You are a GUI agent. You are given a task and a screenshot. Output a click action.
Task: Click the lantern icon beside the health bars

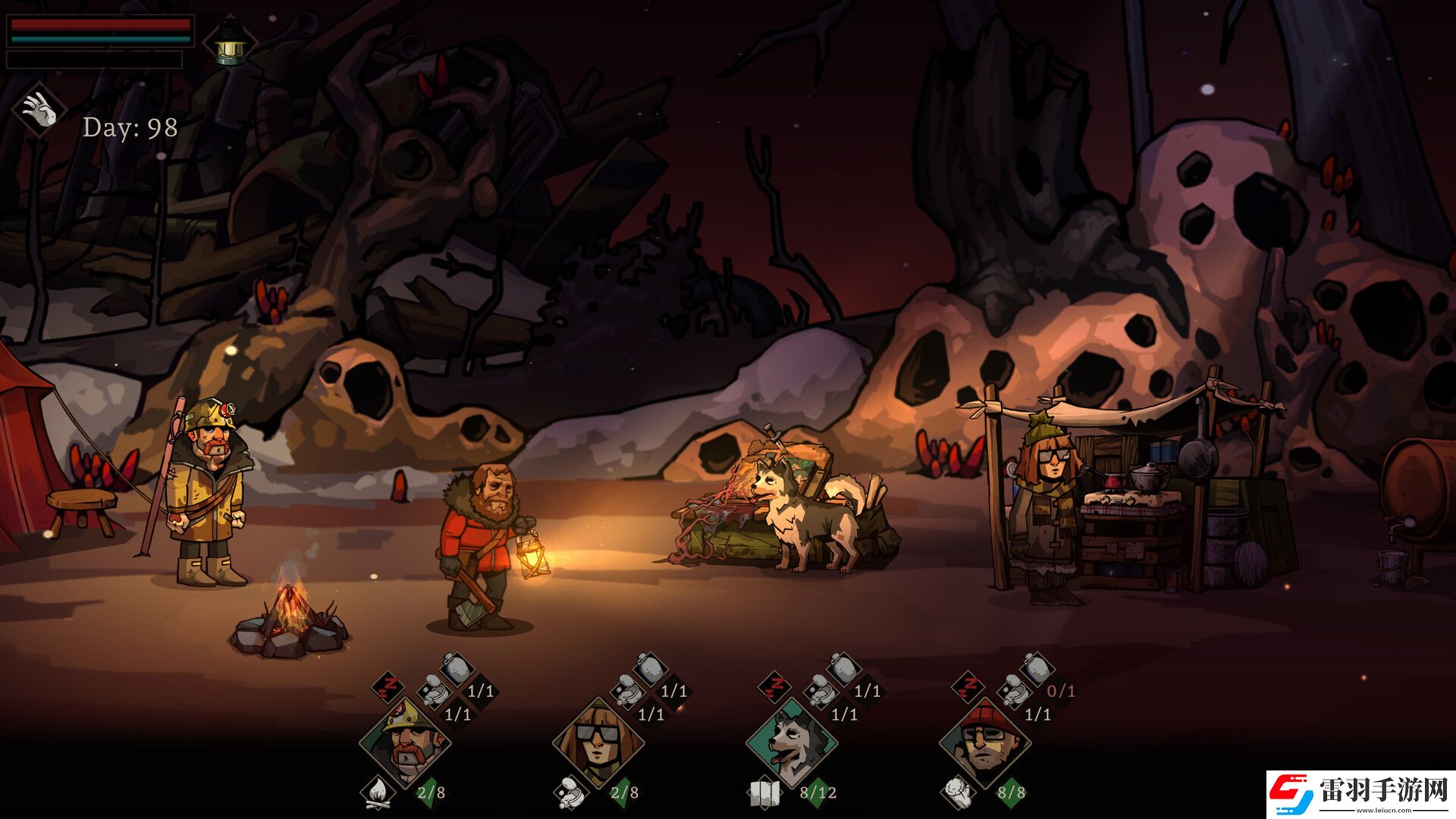coord(230,42)
